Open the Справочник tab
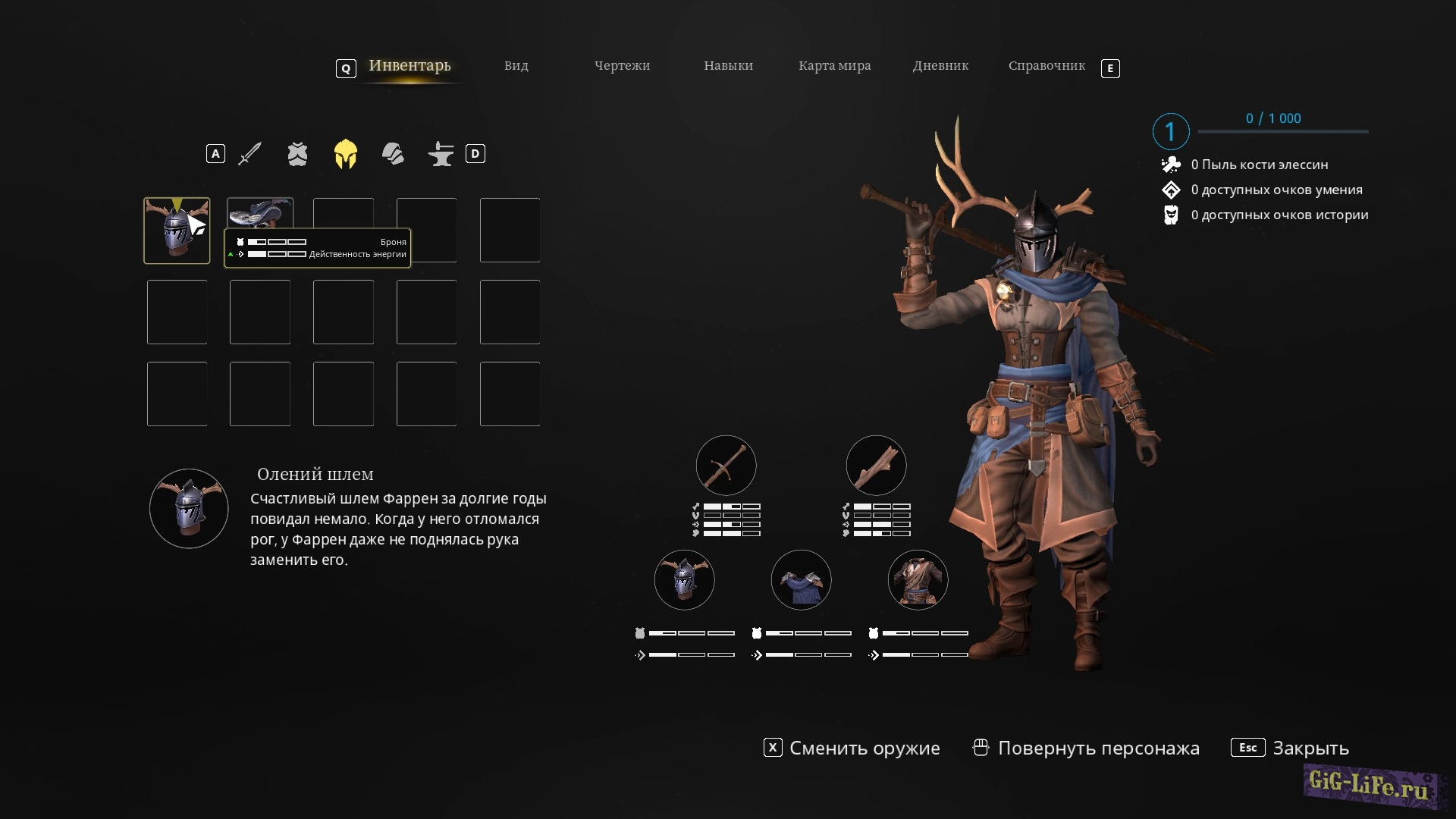The image size is (1456, 819). (1046, 66)
